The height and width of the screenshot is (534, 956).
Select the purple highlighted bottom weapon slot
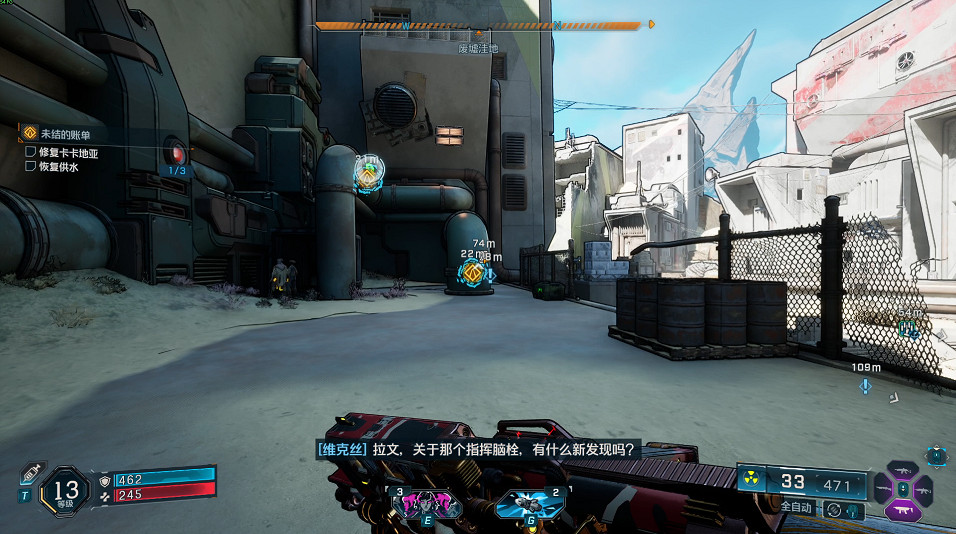coord(904,509)
